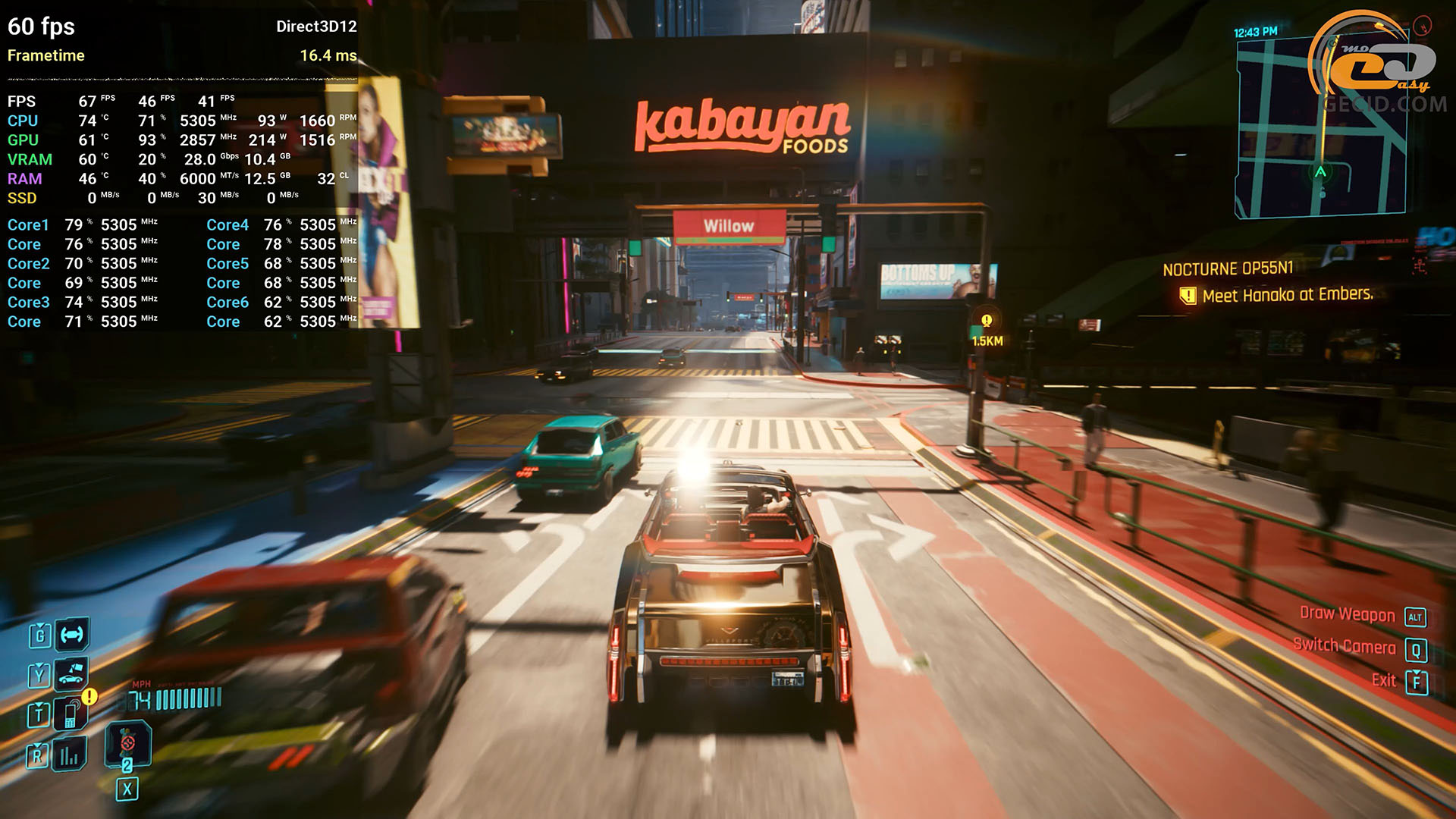Open the phone icon with alert badge
1456x819 pixels.
71,714
